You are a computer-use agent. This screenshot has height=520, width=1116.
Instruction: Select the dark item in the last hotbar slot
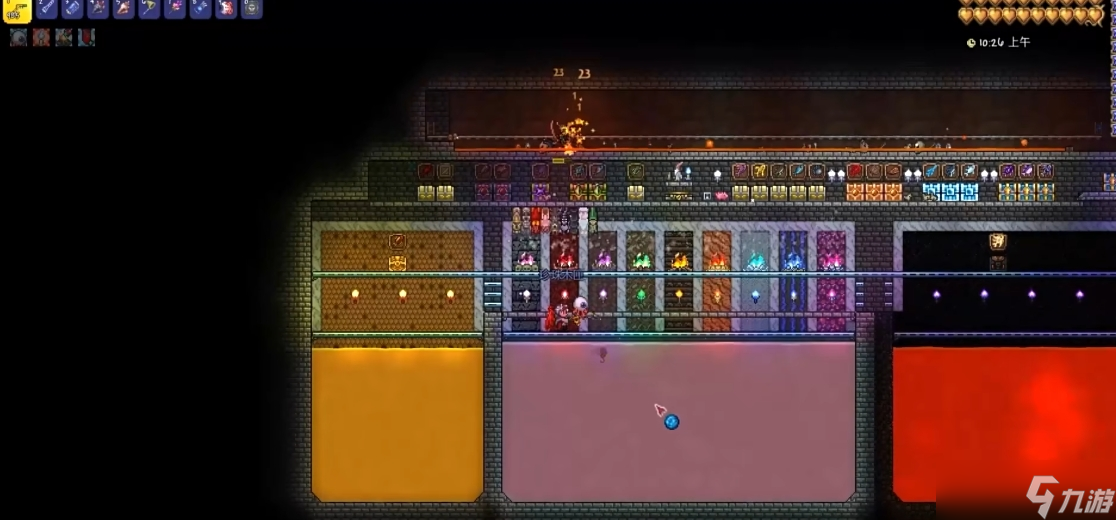(251, 9)
